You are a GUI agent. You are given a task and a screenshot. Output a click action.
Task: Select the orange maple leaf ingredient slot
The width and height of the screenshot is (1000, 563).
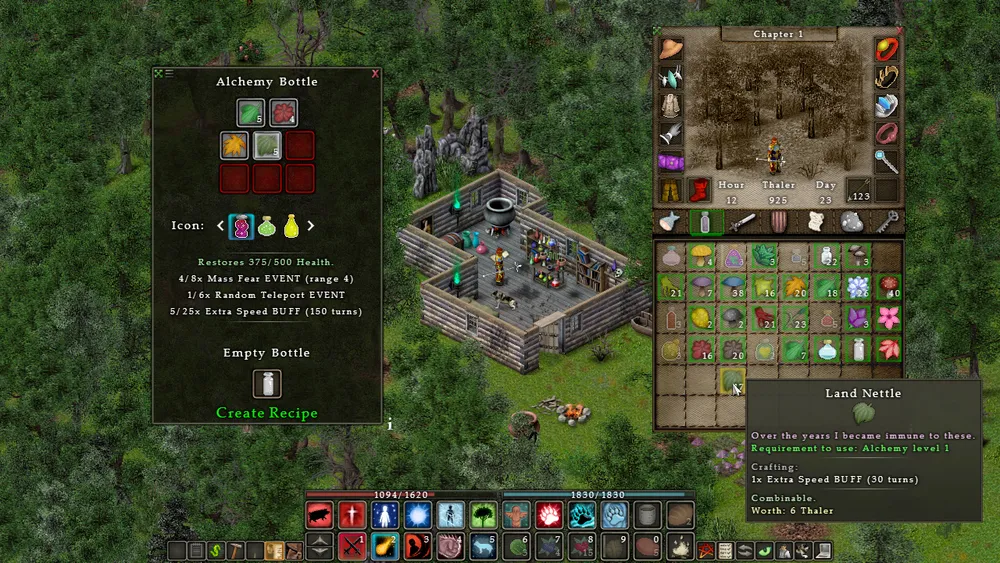pos(235,146)
